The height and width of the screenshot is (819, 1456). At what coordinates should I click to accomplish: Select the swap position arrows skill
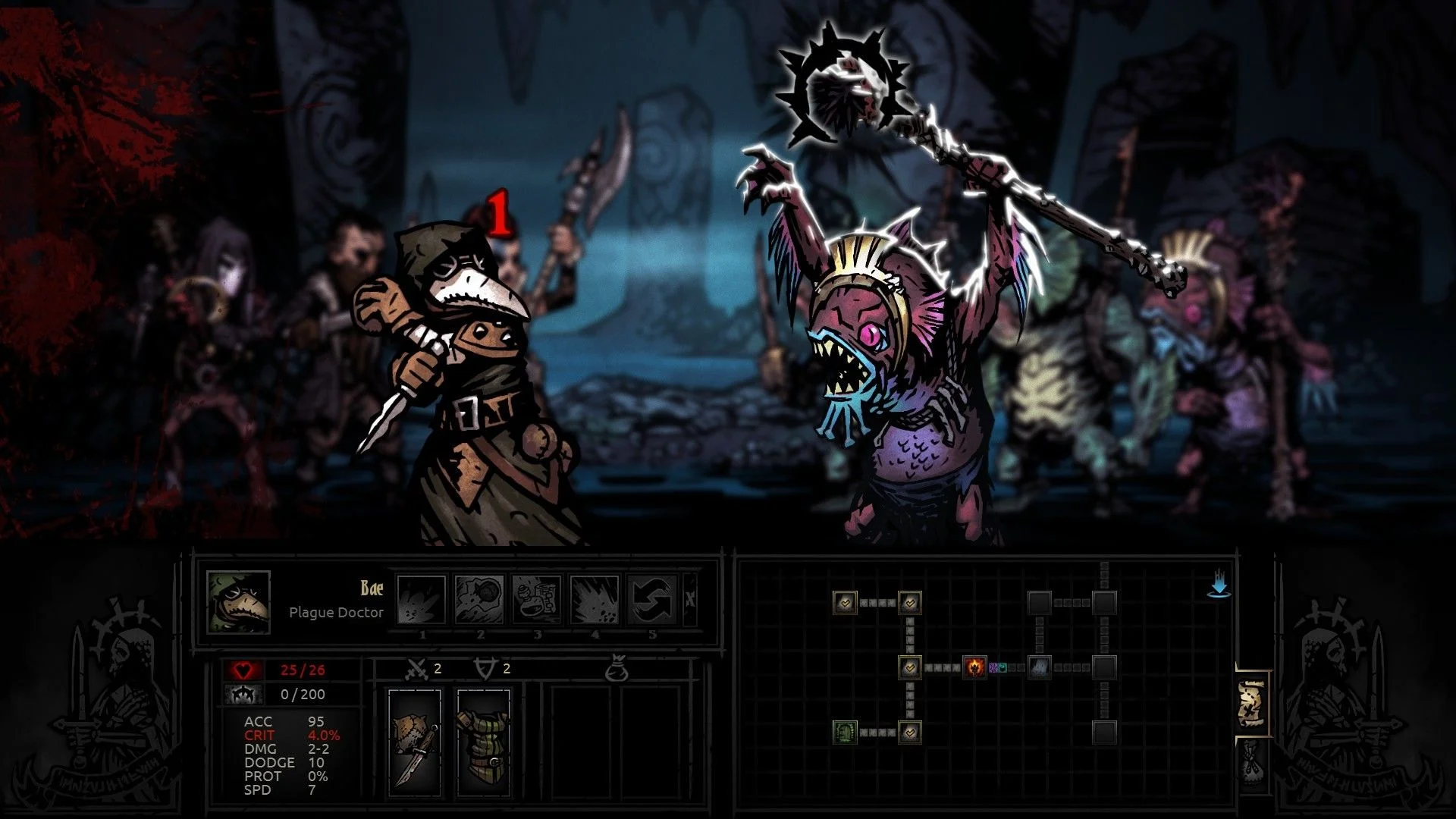tap(652, 599)
